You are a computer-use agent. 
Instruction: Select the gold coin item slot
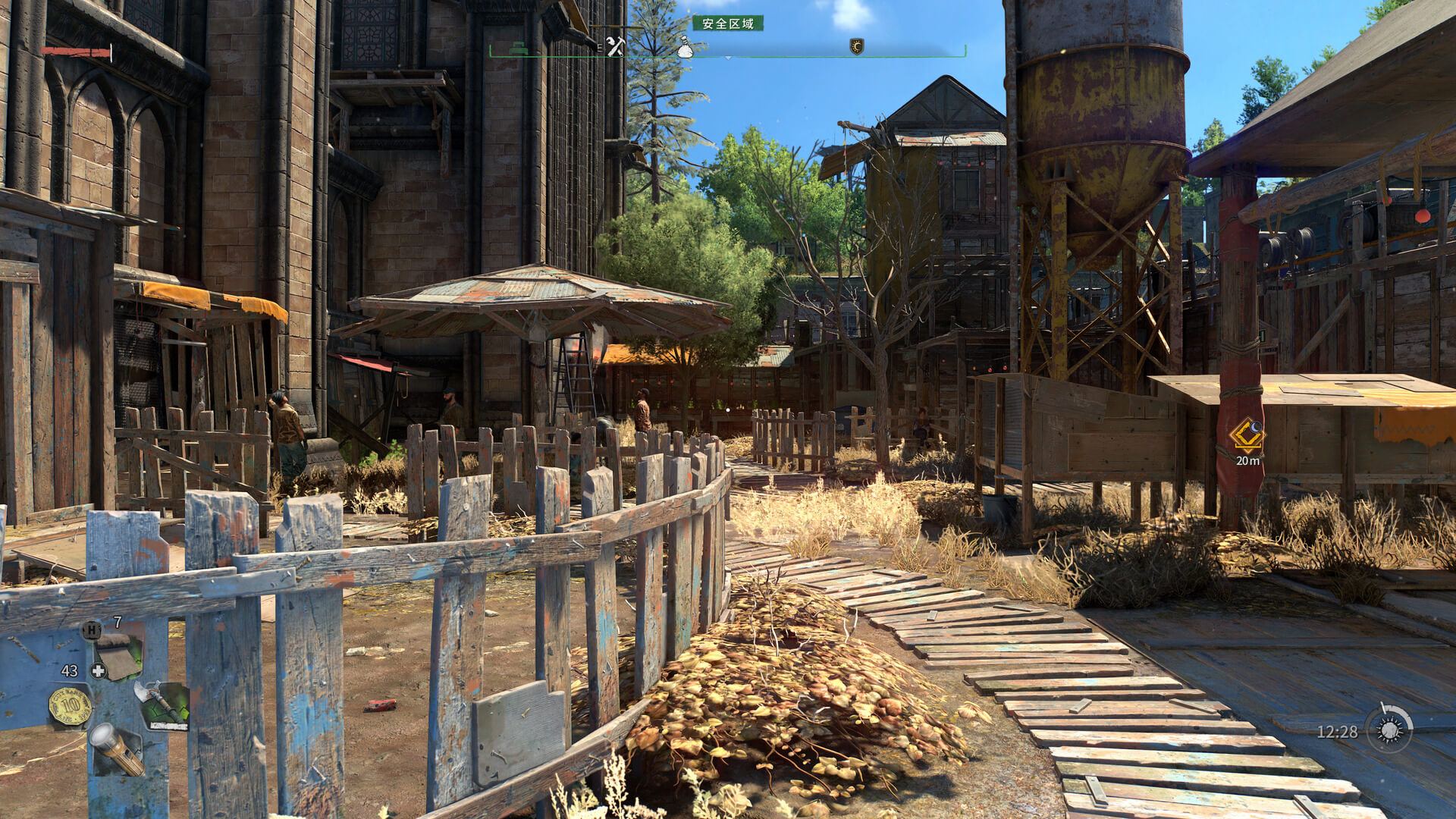point(71,706)
